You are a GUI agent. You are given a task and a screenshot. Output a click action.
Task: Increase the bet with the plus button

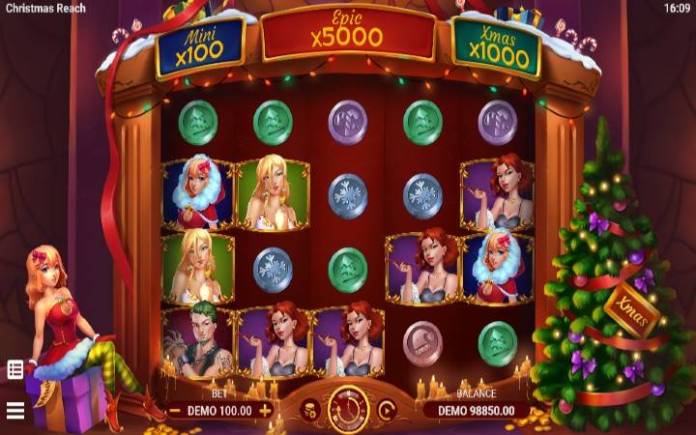pyautogui.click(x=265, y=410)
